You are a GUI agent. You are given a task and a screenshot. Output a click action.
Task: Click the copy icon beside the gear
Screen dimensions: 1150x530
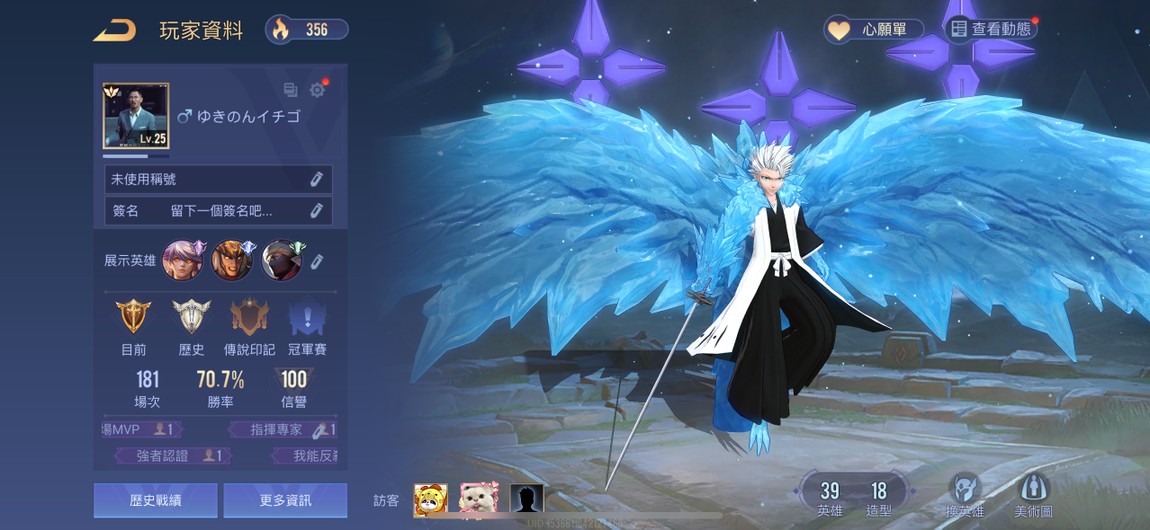pyautogui.click(x=291, y=90)
